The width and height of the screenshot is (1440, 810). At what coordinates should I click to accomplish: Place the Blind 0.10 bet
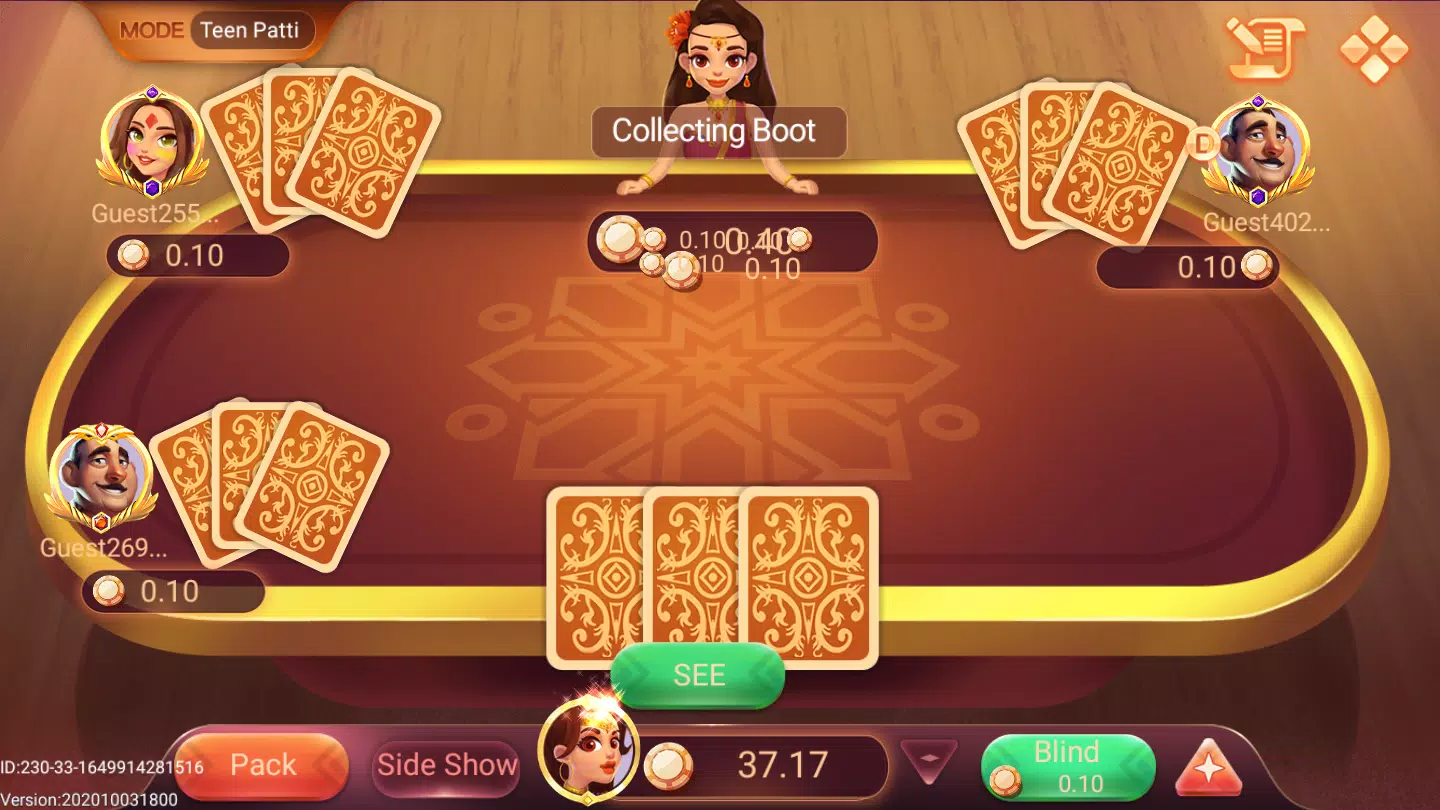pyautogui.click(x=1067, y=767)
